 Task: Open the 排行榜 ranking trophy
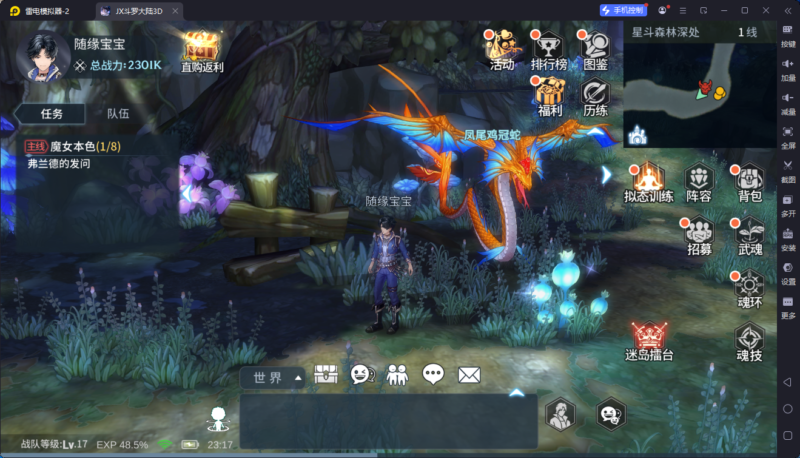click(548, 49)
